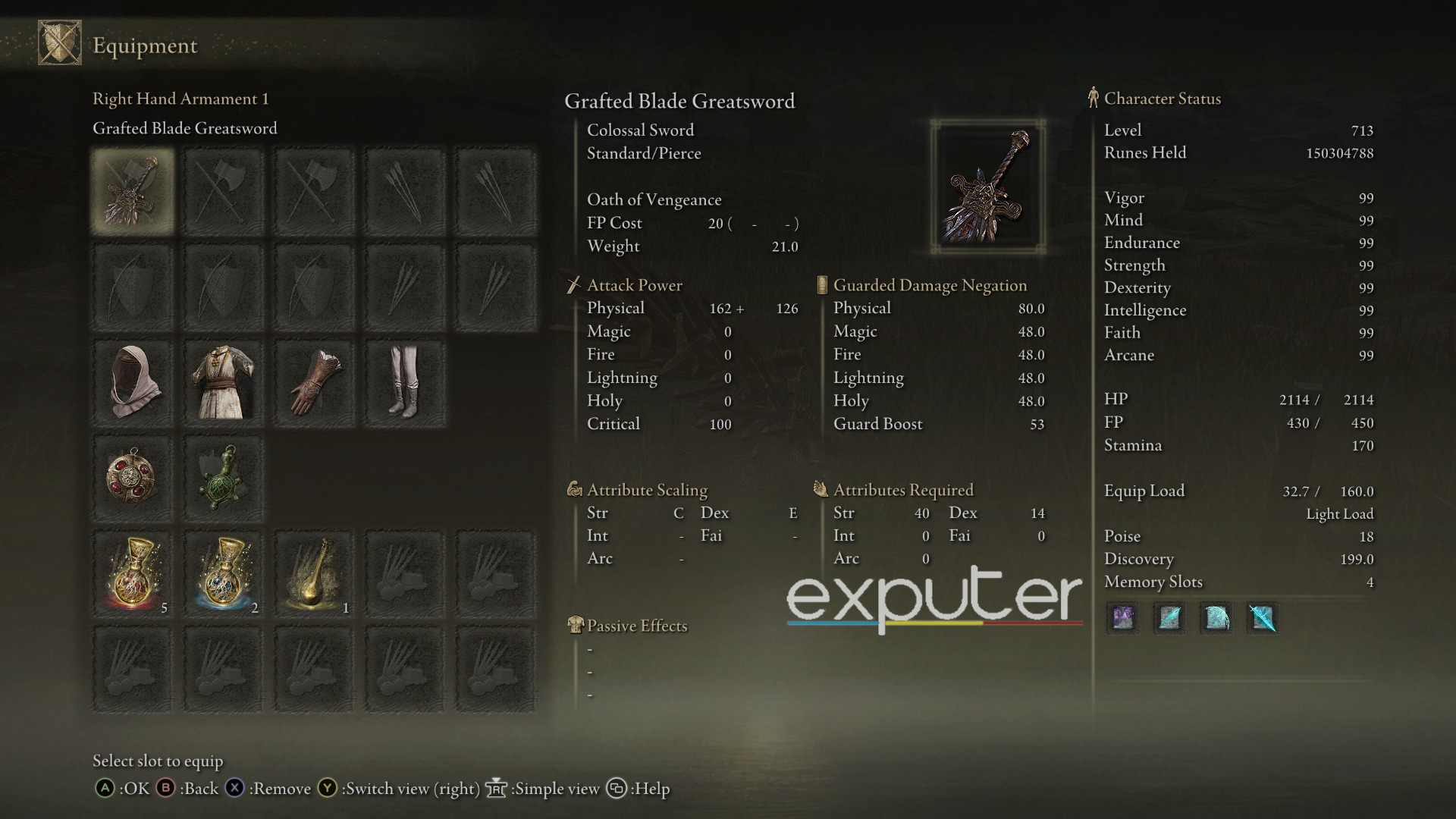Select the equipped gauntlets slot
The width and height of the screenshot is (1456, 819).
tap(315, 381)
